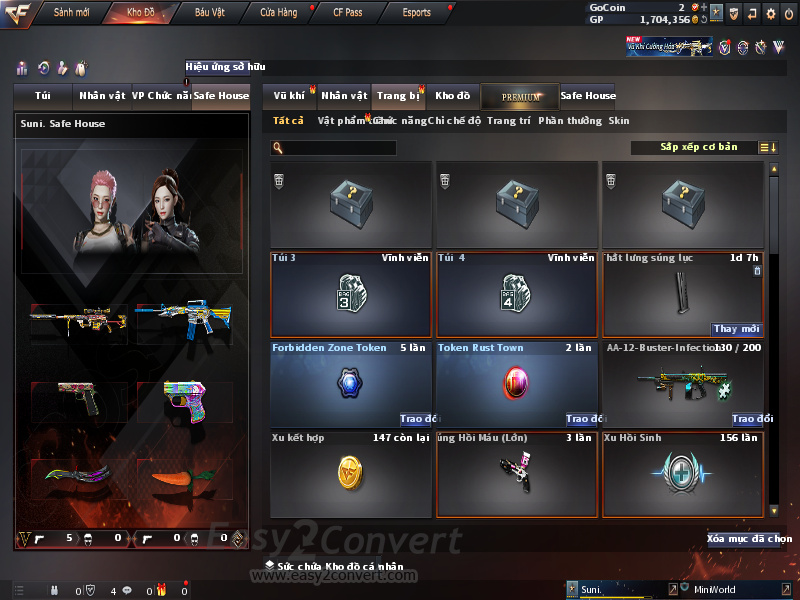Go to the CF Pass tab
This screenshot has height=600, width=800.
pos(346,12)
